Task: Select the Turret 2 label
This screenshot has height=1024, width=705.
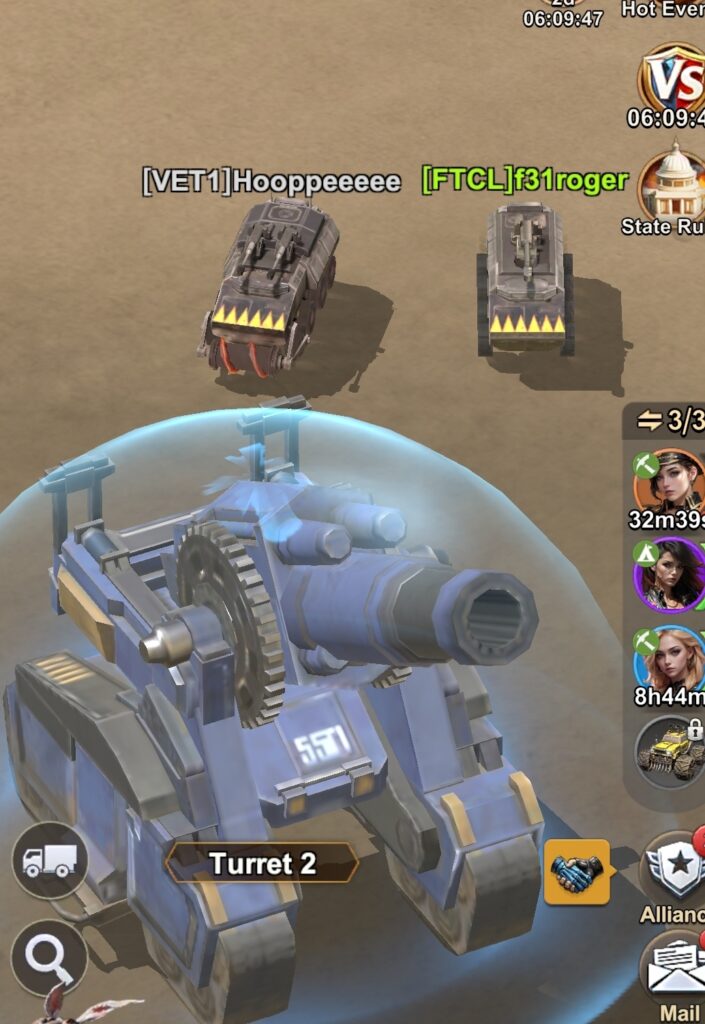Action: pos(262,863)
